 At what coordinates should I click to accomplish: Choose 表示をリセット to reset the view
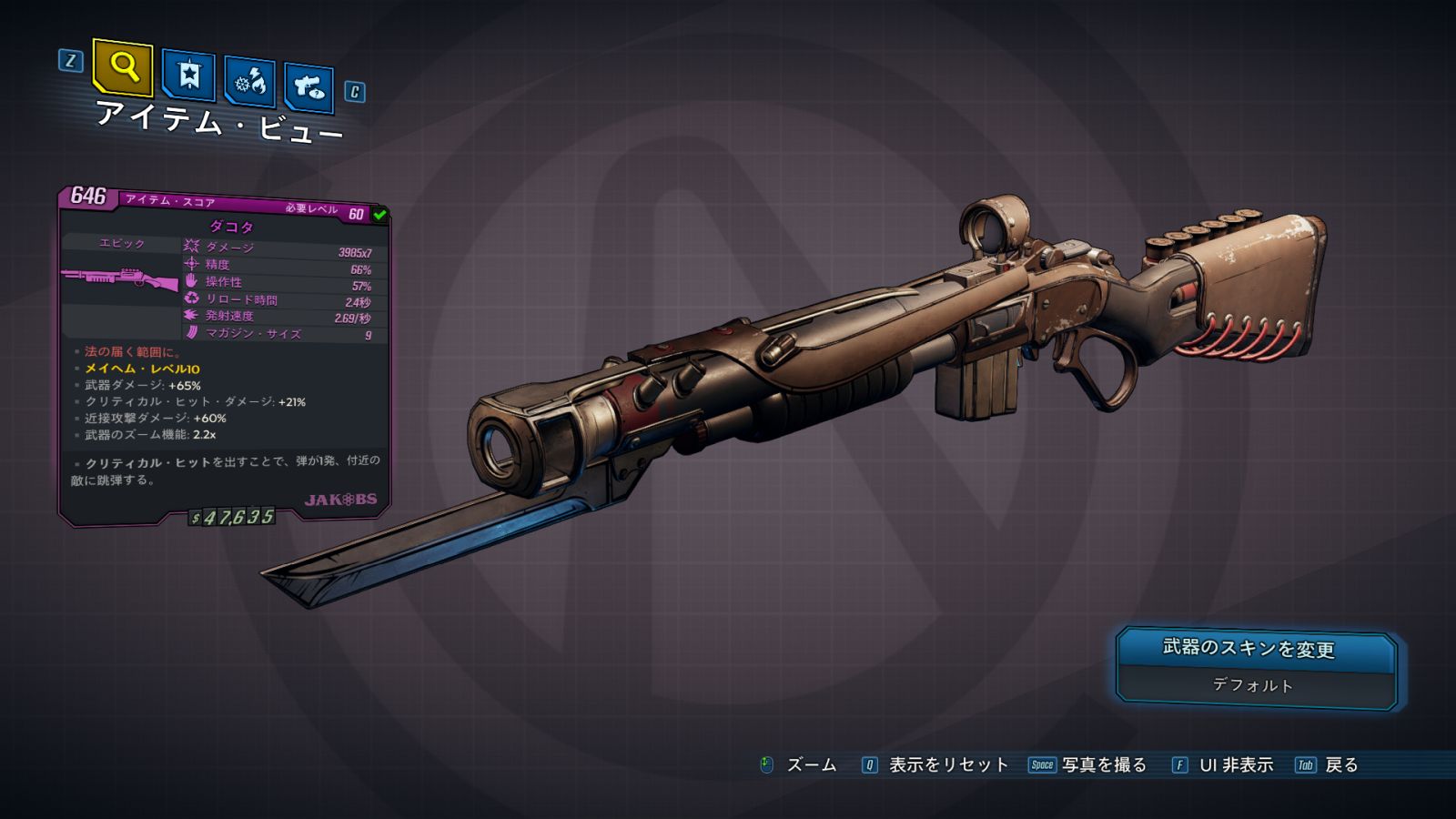936,765
